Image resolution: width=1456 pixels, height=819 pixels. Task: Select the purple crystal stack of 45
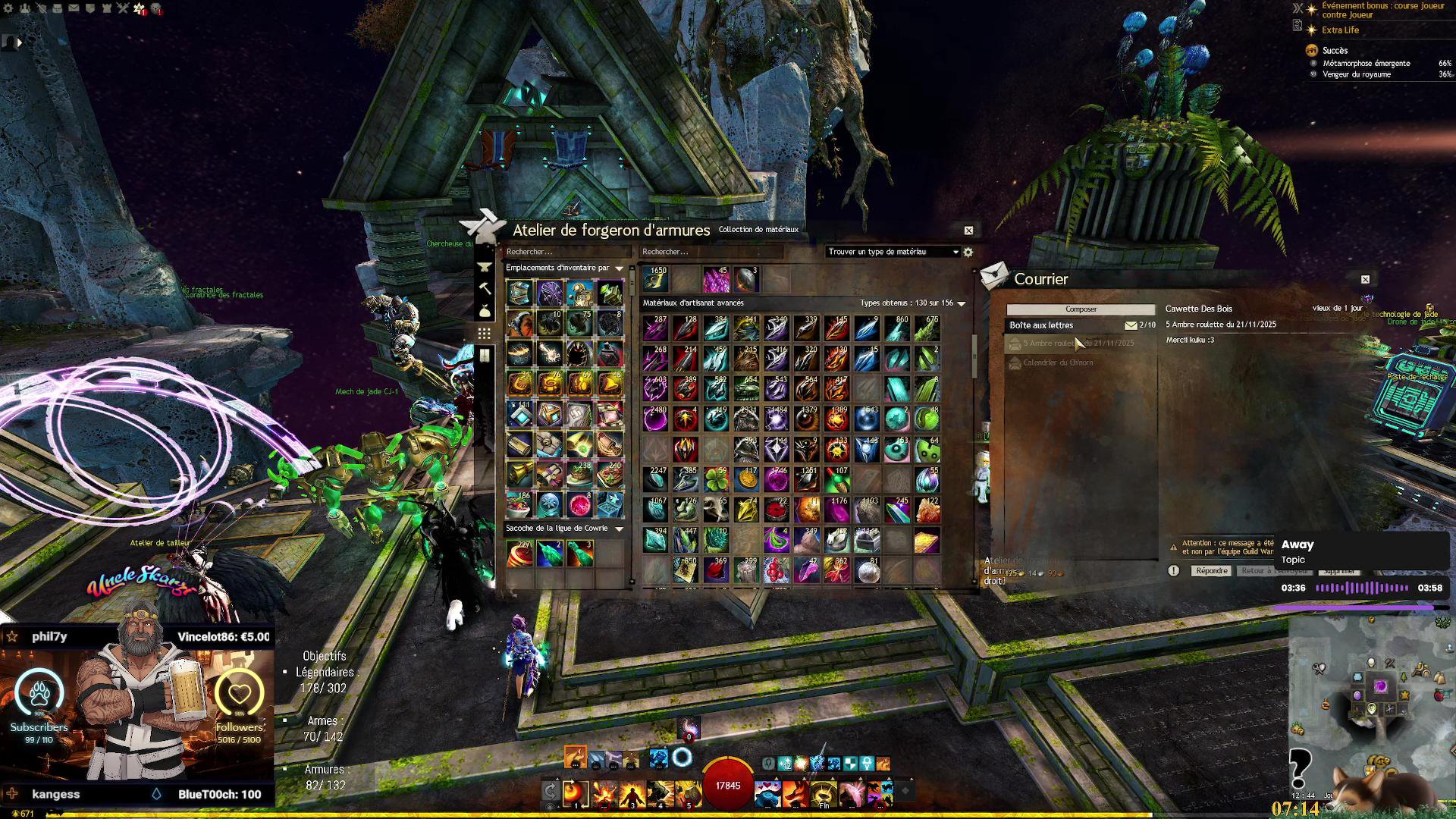pos(715,280)
